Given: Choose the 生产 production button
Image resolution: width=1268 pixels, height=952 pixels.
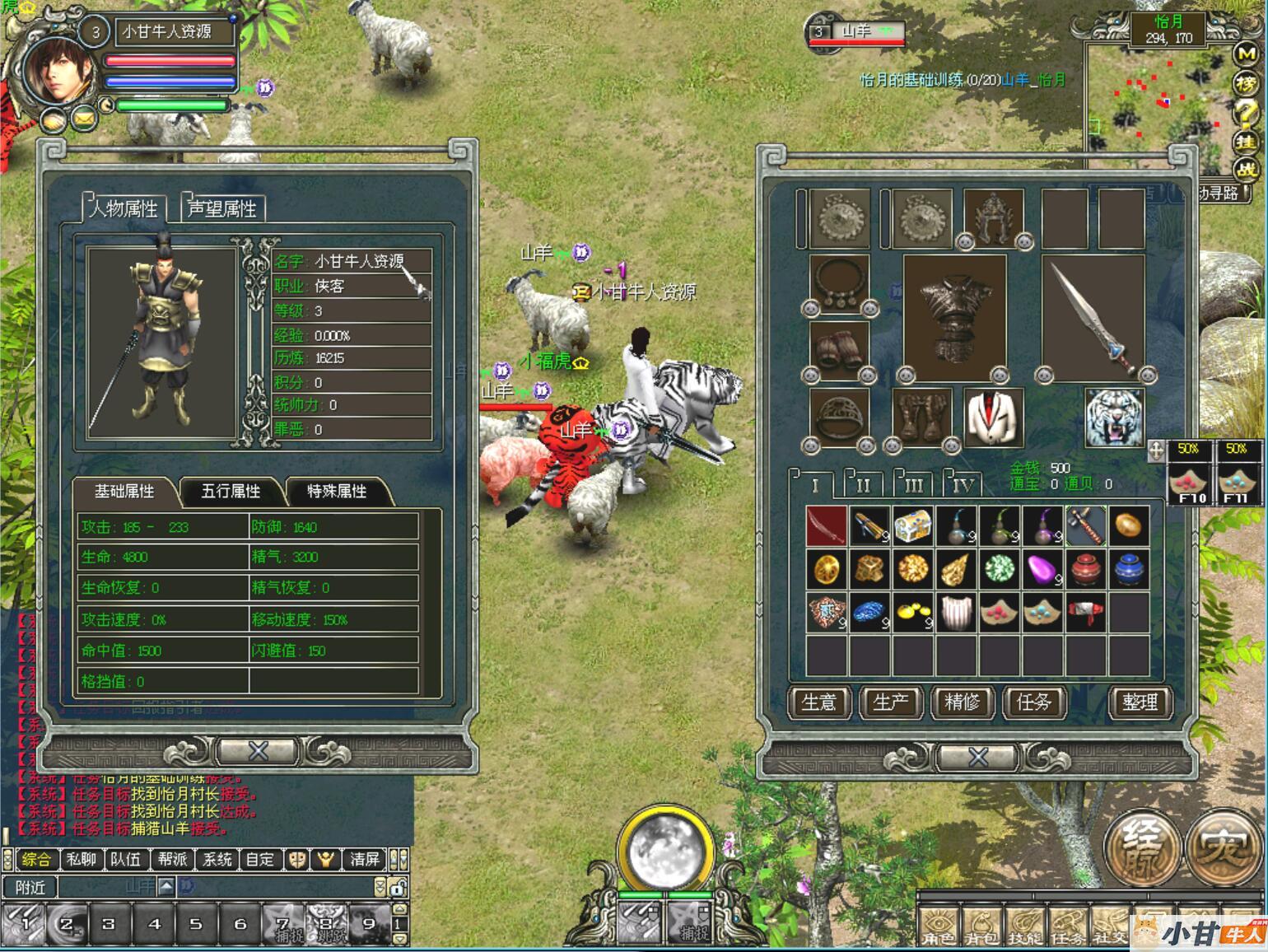Looking at the screenshot, I should (890, 702).
